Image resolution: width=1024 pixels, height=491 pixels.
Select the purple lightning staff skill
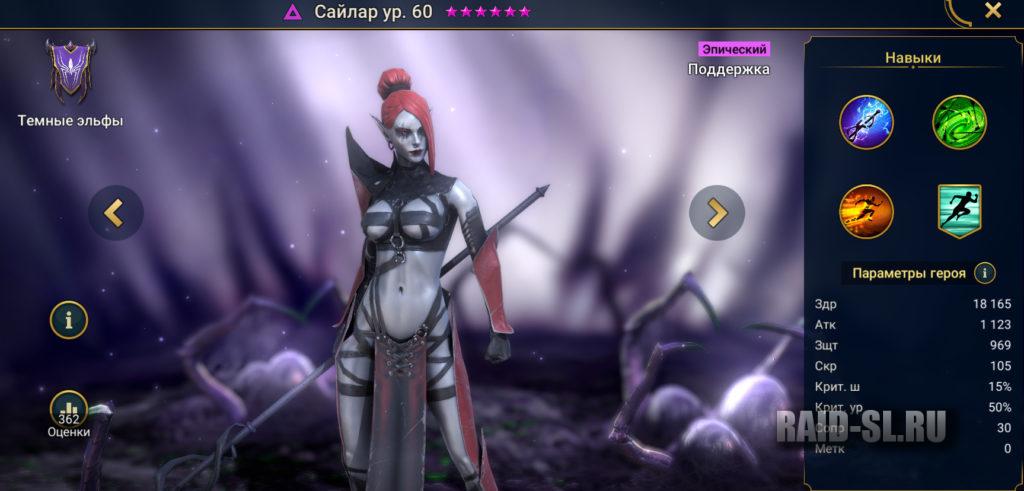coord(867,122)
